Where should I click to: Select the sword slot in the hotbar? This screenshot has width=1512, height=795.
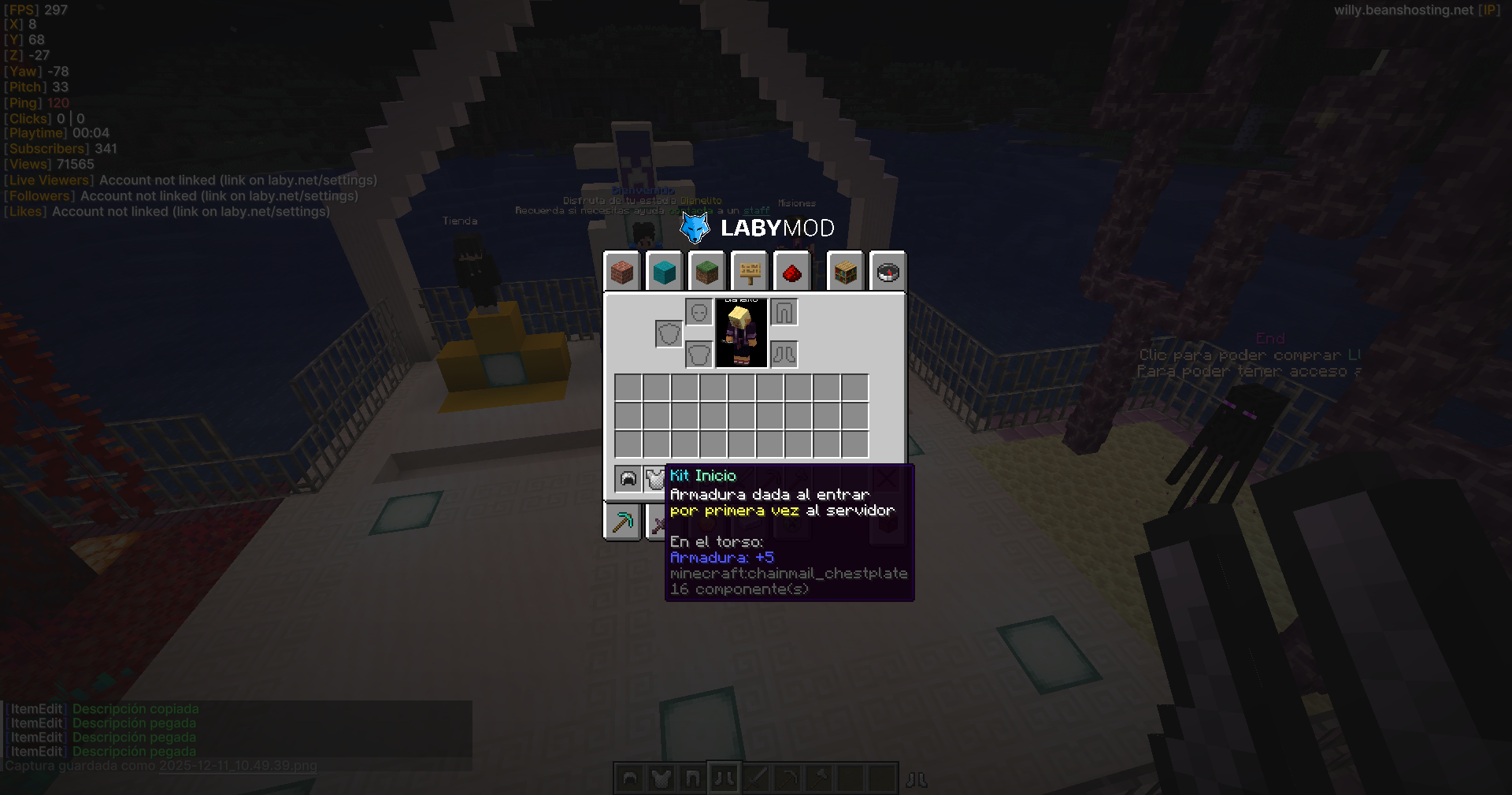click(x=755, y=778)
